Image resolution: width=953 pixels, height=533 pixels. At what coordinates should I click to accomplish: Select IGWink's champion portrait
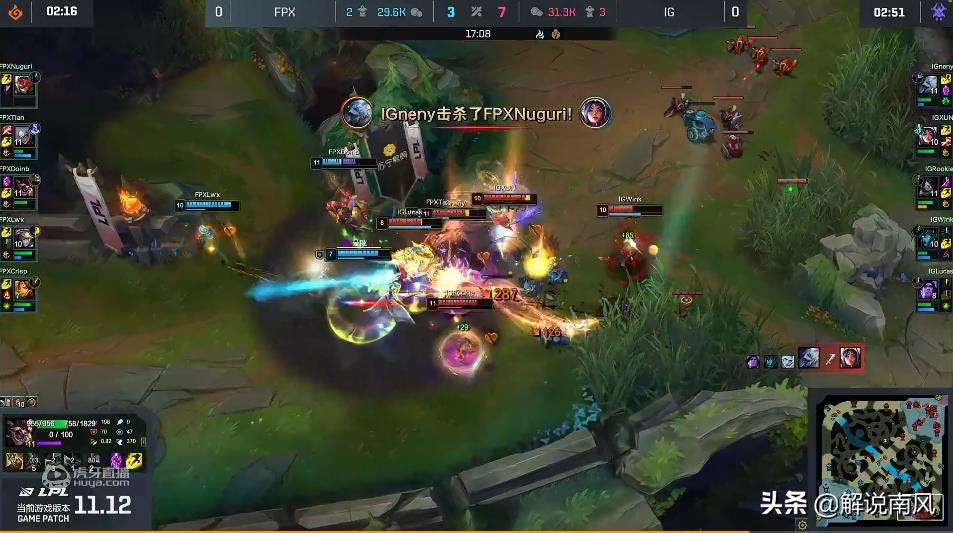[929, 239]
